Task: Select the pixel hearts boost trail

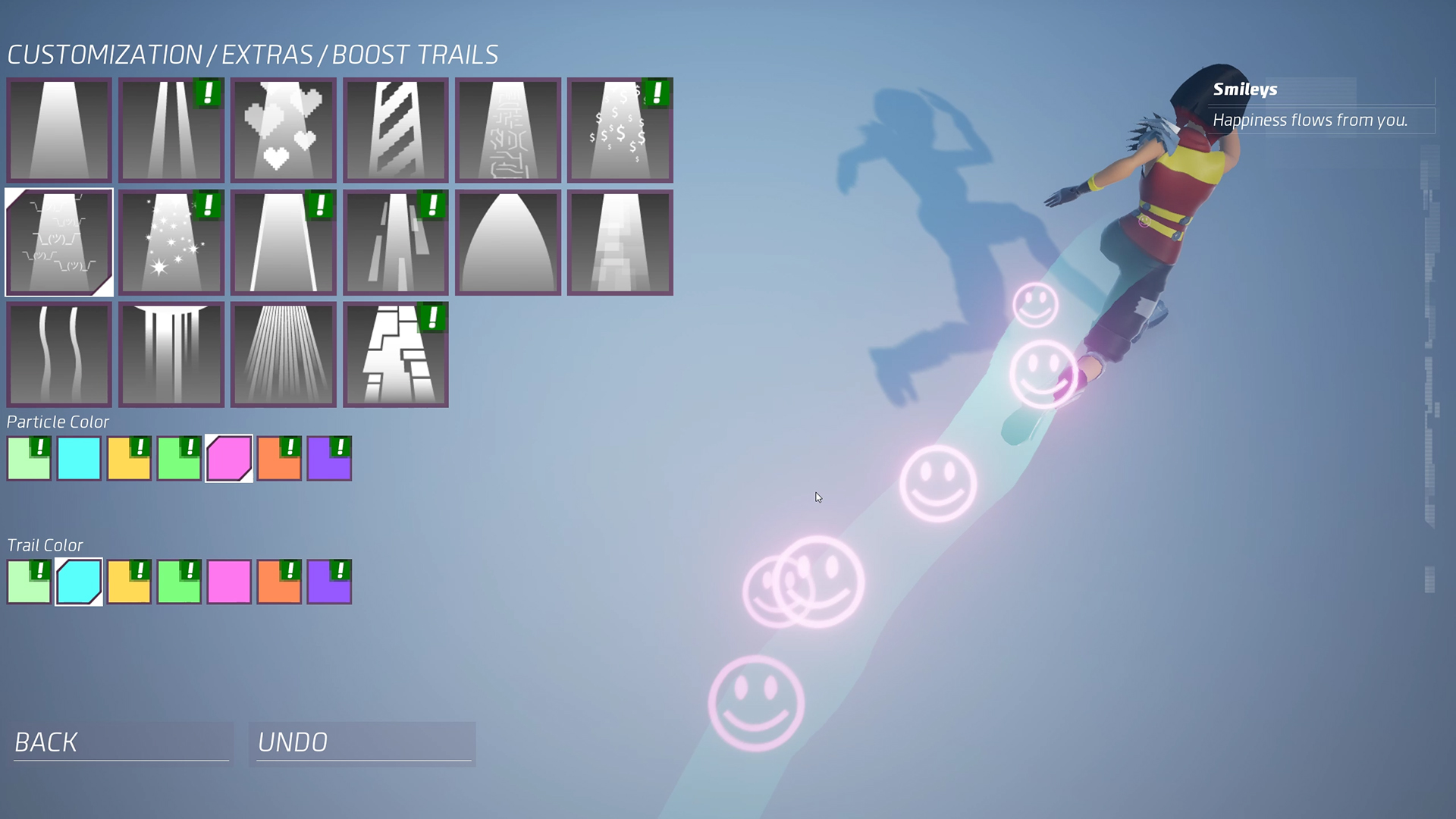Action: [x=283, y=130]
